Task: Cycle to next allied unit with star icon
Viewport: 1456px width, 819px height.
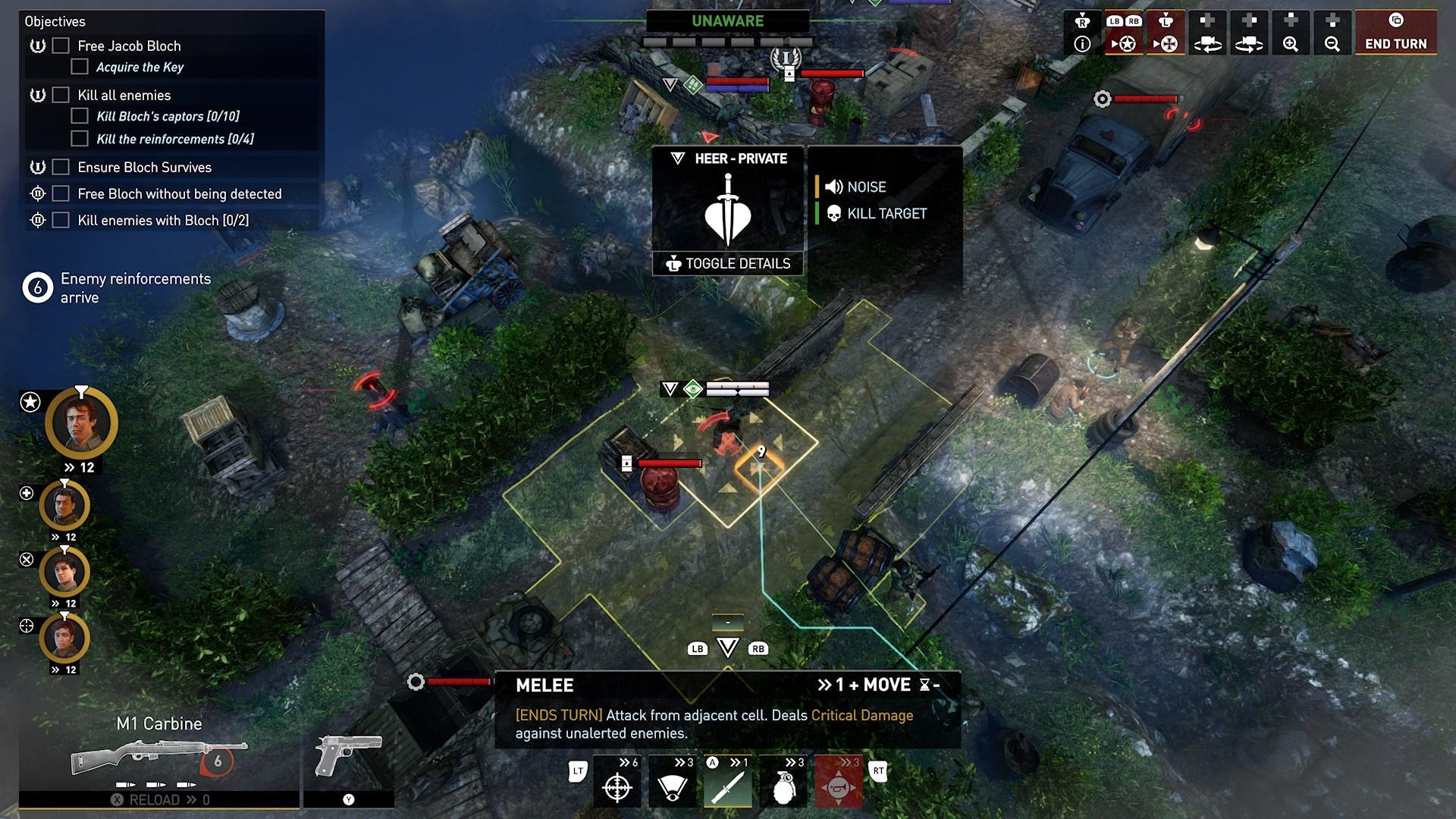Action: click(x=1126, y=43)
